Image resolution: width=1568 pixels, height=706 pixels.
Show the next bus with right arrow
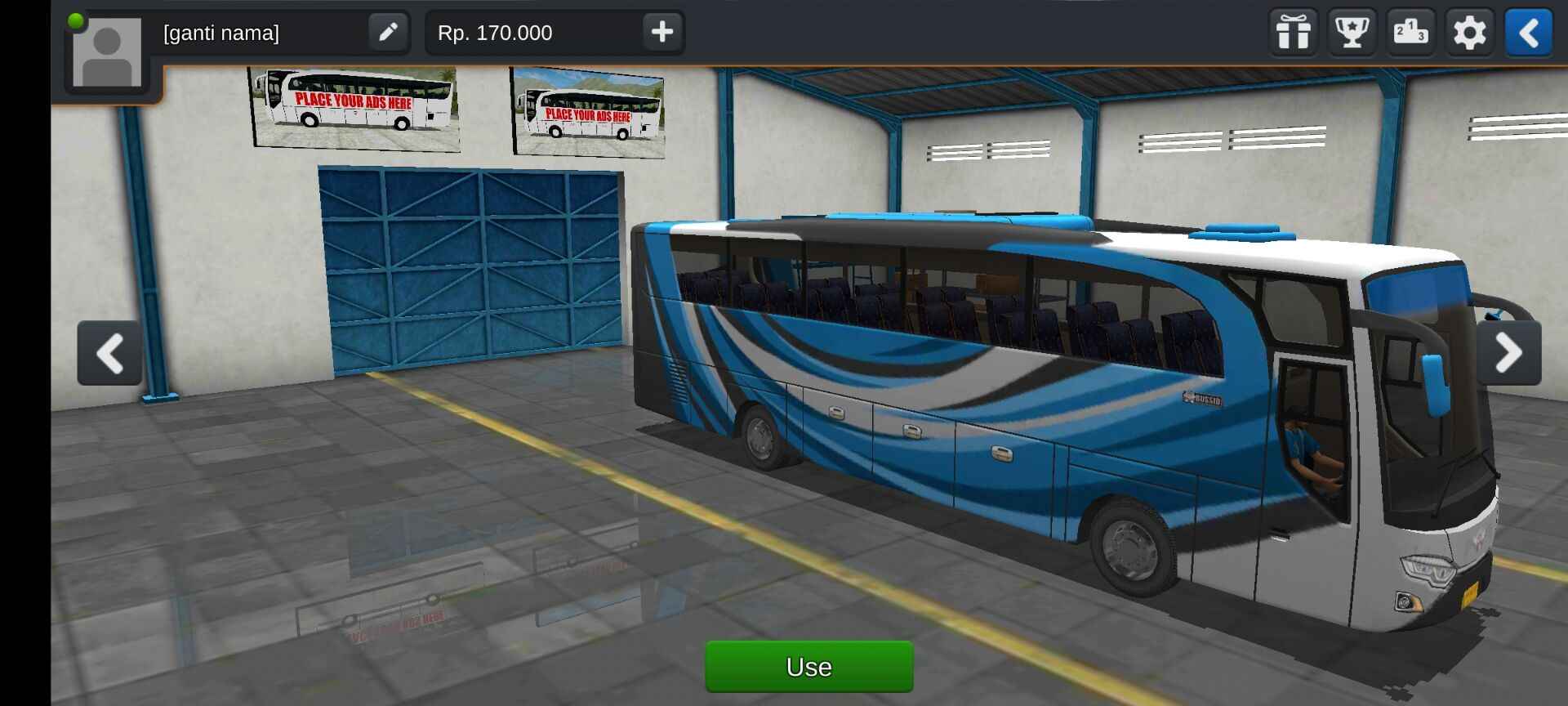(x=1508, y=353)
